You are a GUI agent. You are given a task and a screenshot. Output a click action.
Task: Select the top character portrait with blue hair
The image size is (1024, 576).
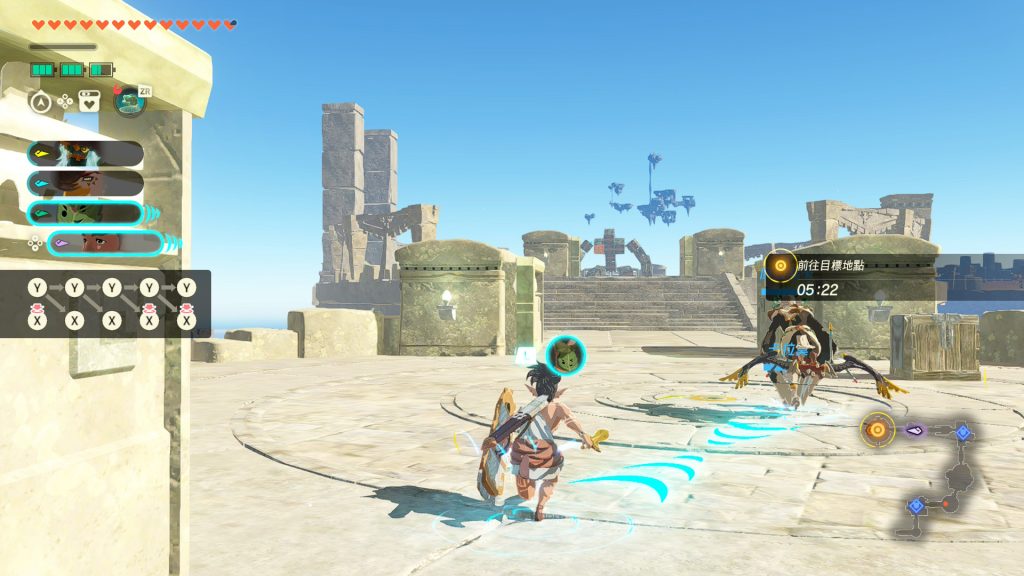85,154
